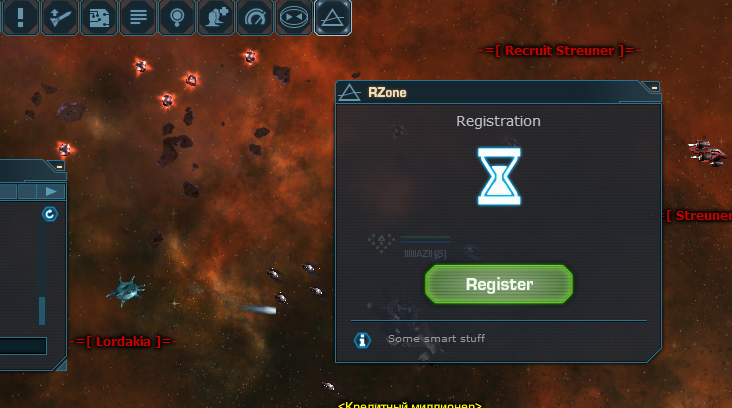The height and width of the screenshot is (408, 732).
Task: Click the circular refresh button in left panel
Action: coord(49,214)
